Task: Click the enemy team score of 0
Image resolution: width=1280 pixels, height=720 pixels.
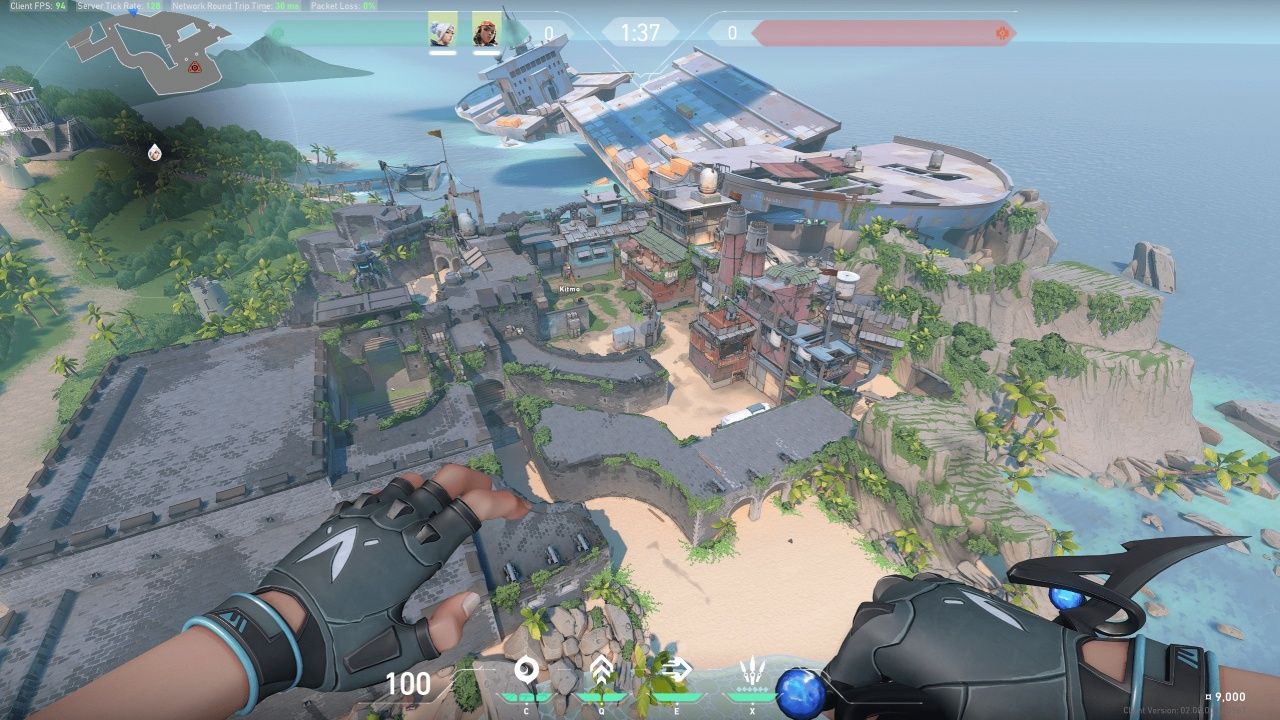Action: [x=734, y=32]
